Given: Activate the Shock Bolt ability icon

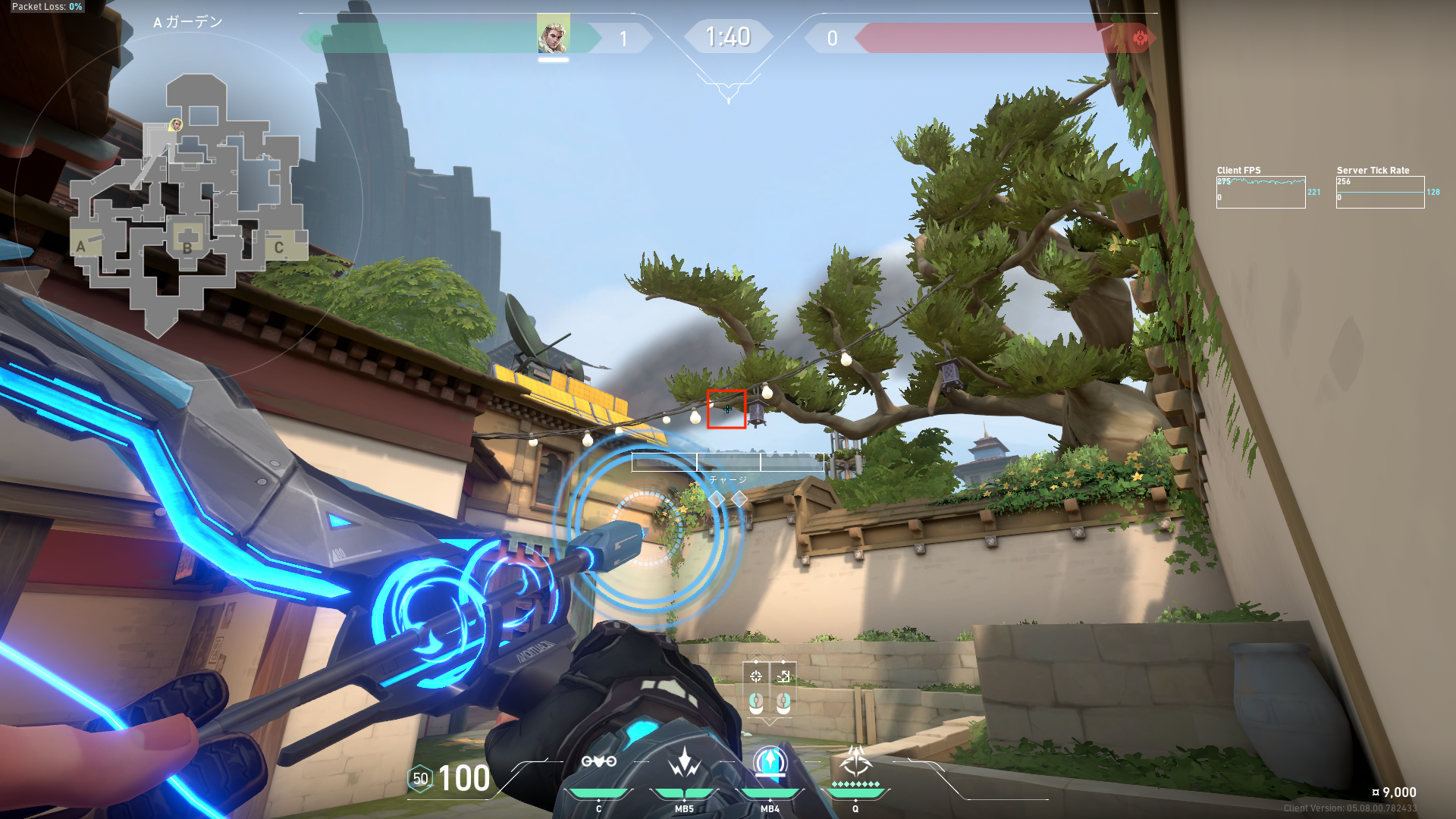Looking at the screenshot, I should tap(684, 763).
